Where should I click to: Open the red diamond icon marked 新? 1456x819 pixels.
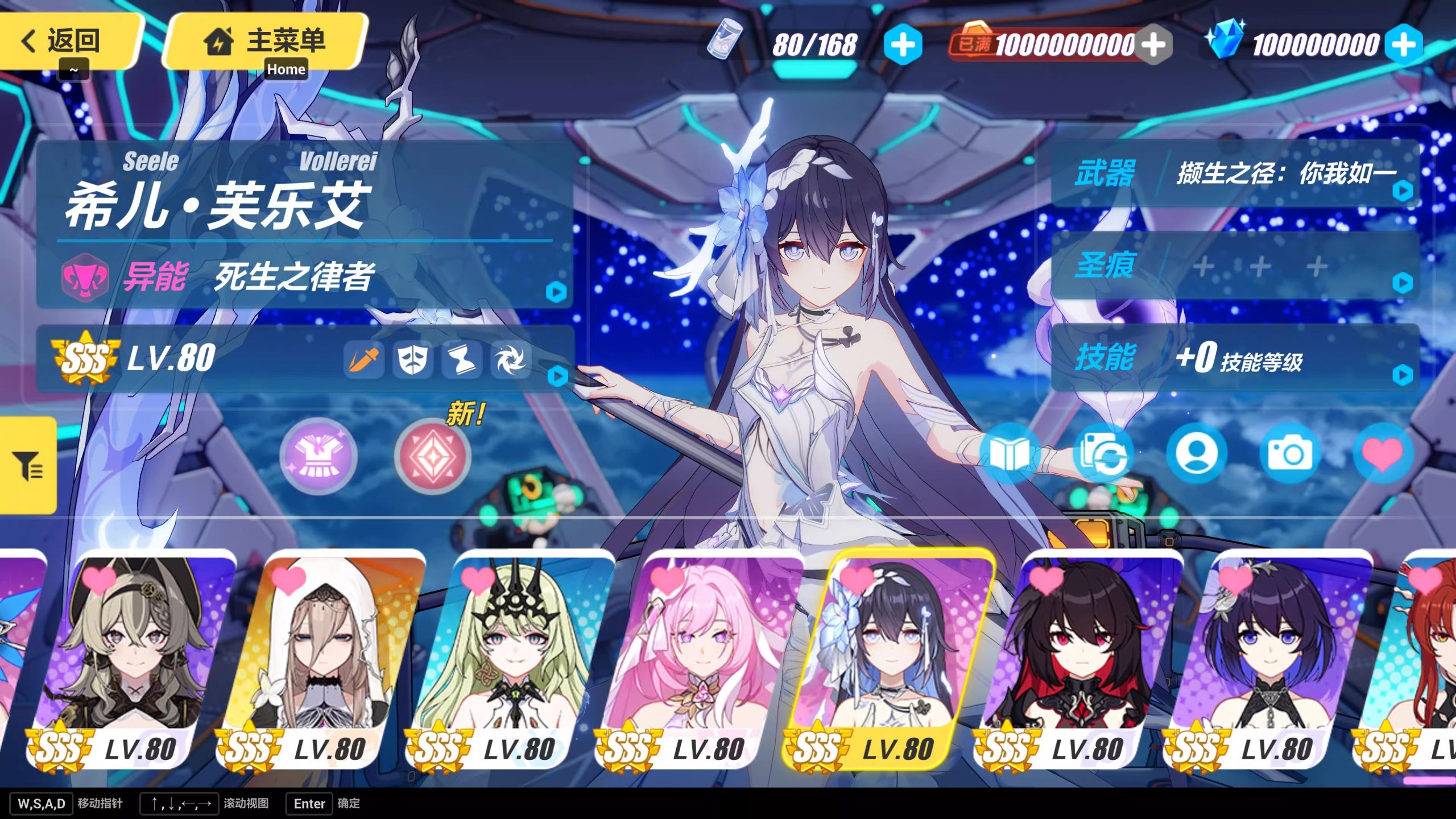pos(433,456)
